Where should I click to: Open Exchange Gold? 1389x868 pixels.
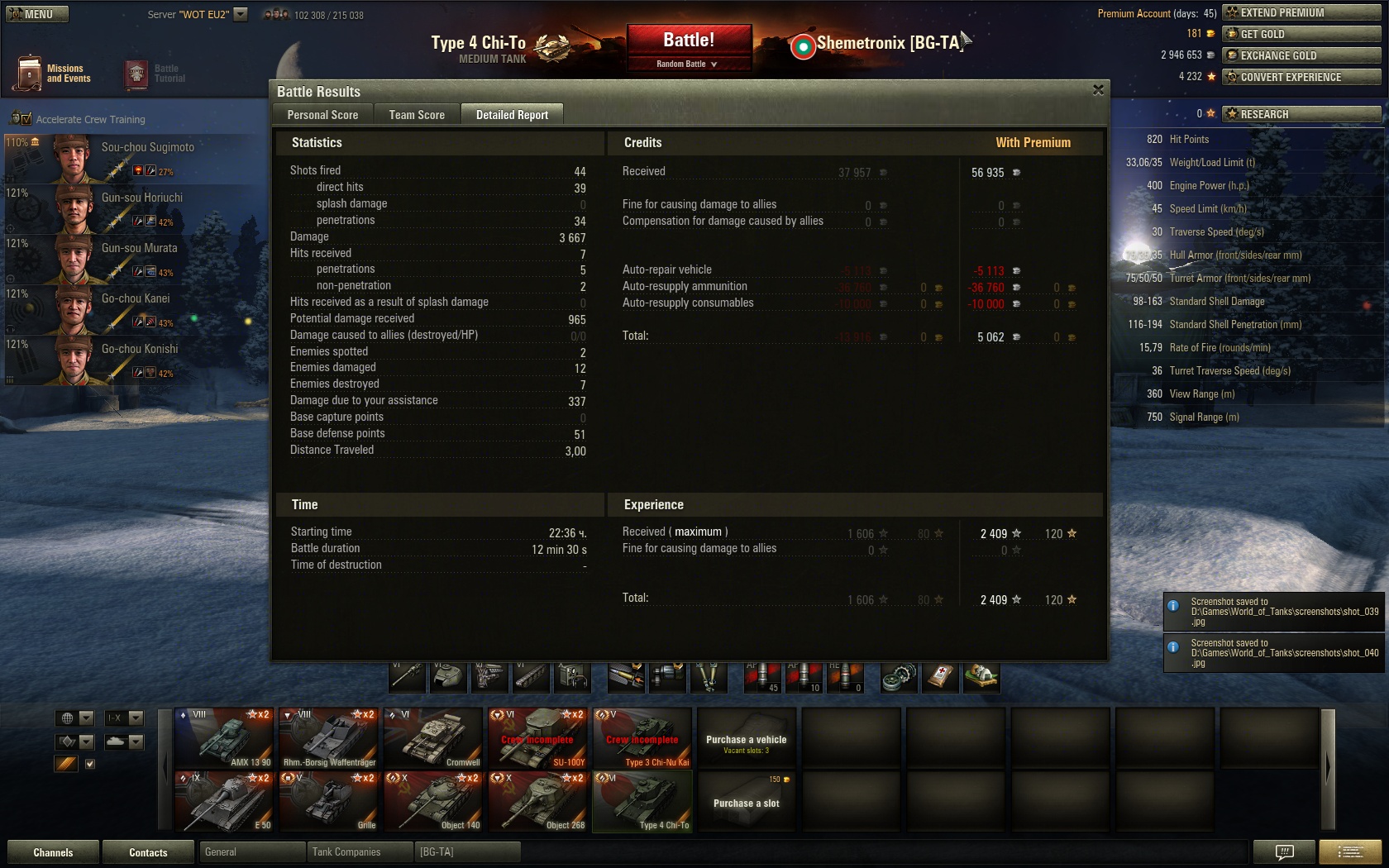(x=1301, y=55)
